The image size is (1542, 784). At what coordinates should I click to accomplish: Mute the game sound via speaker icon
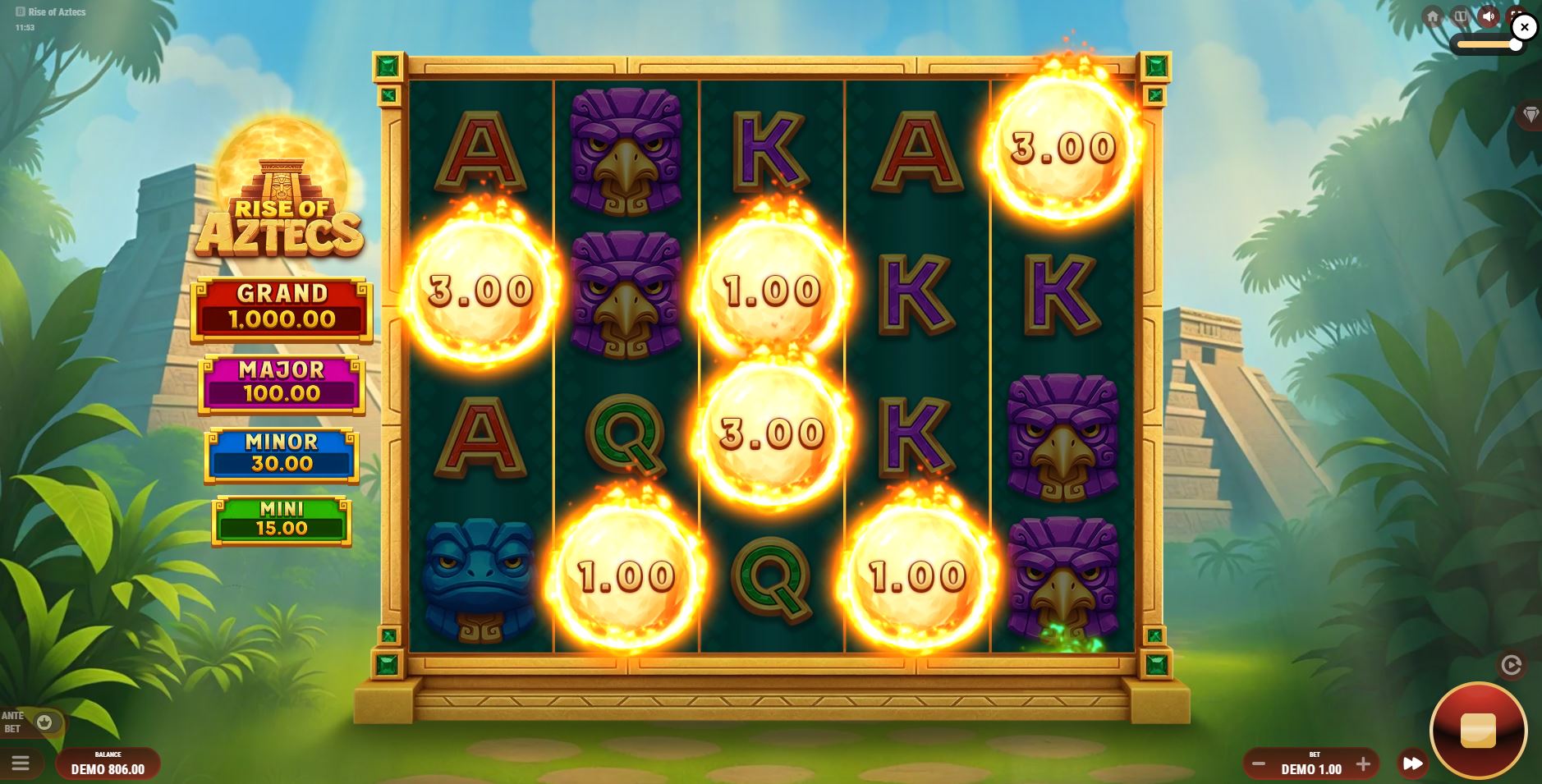1488,16
